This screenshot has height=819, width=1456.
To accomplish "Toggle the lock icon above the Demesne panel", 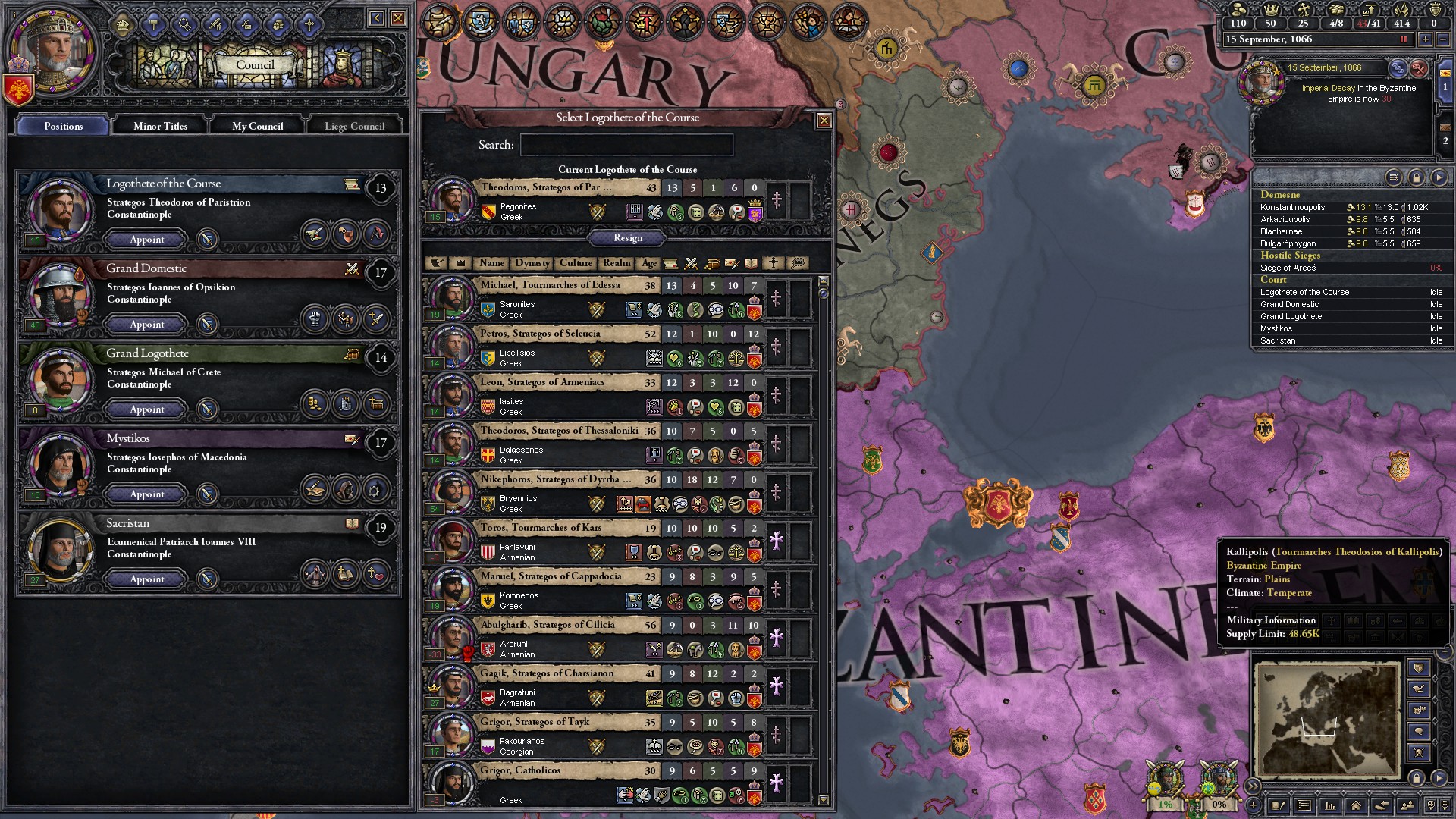I will (1417, 176).
